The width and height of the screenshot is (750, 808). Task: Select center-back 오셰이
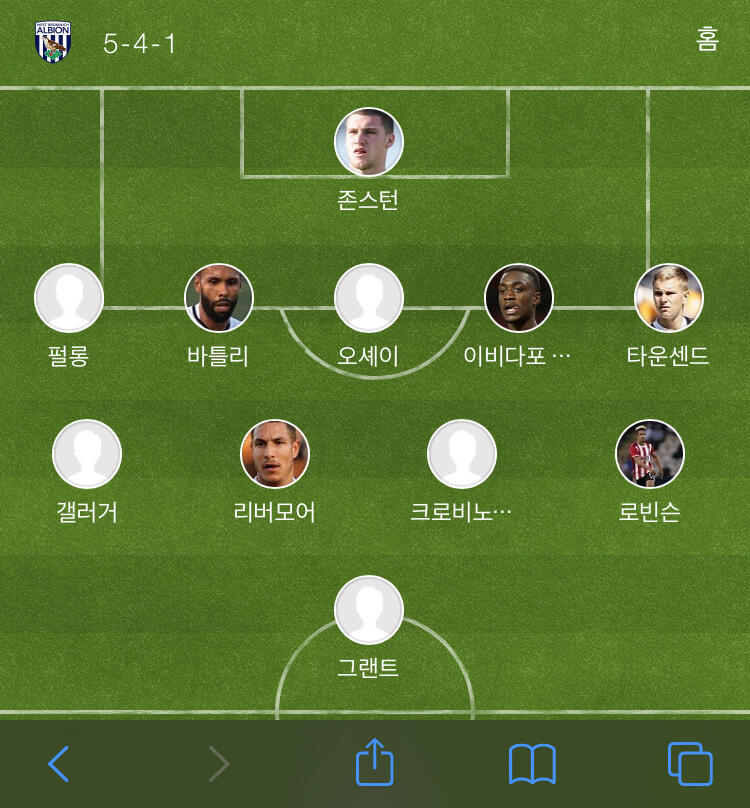369,298
